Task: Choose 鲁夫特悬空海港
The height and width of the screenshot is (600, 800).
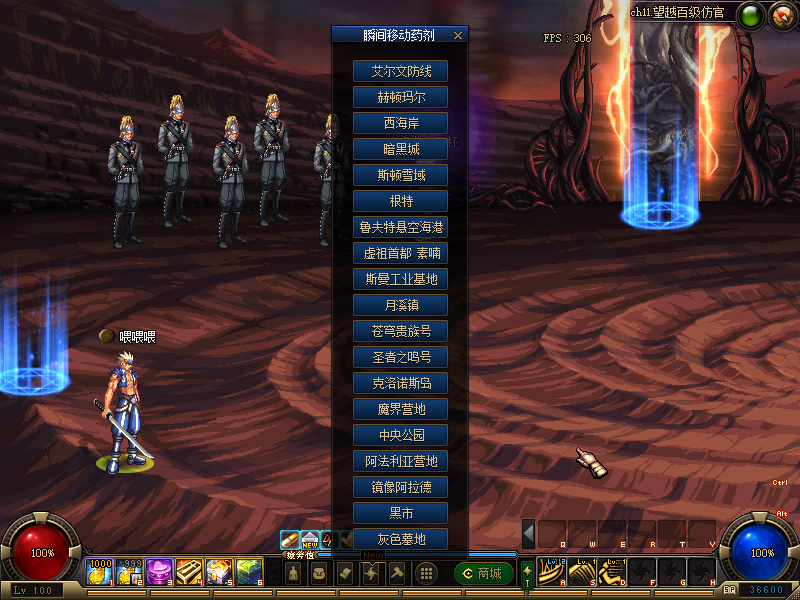Action: coord(400,227)
